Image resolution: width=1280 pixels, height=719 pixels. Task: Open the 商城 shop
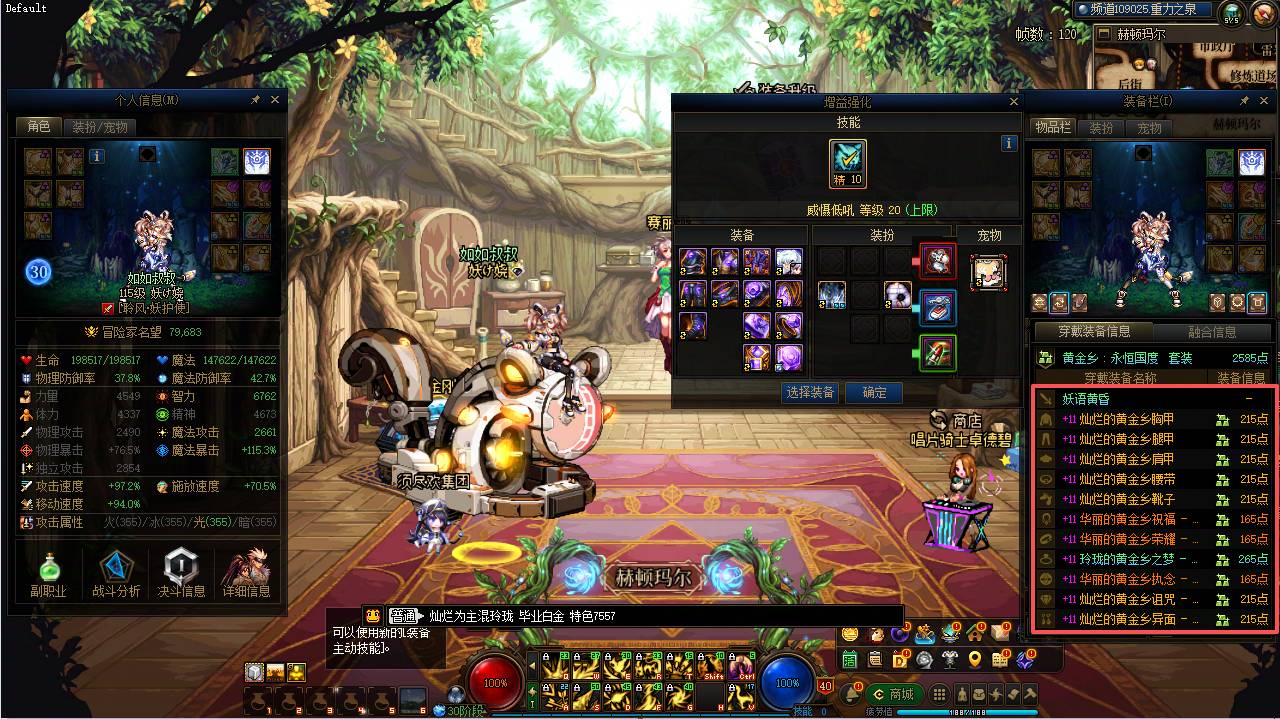[893, 694]
